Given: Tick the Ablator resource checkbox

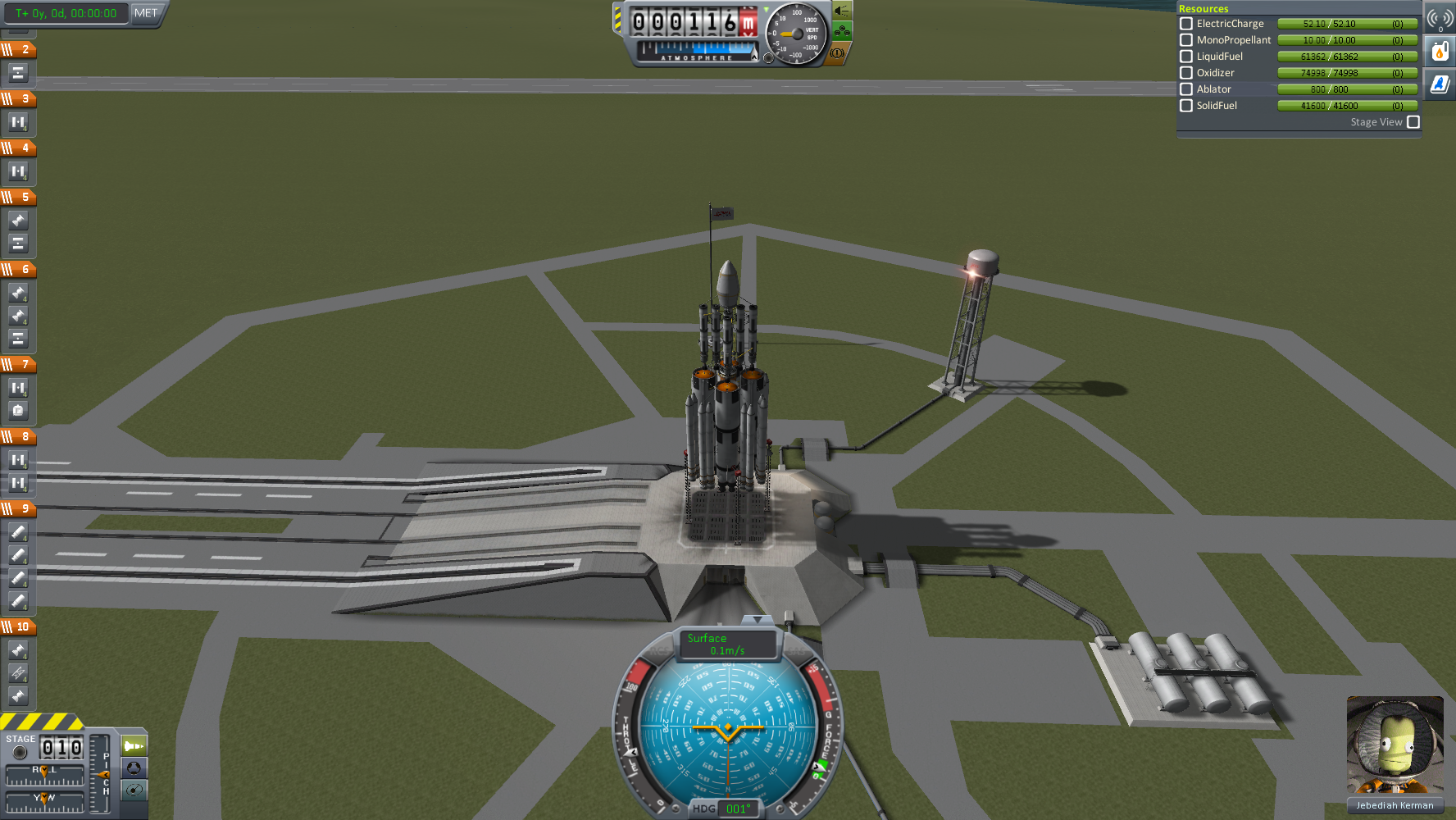Looking at the screenshot, I should pos(1185,89).
